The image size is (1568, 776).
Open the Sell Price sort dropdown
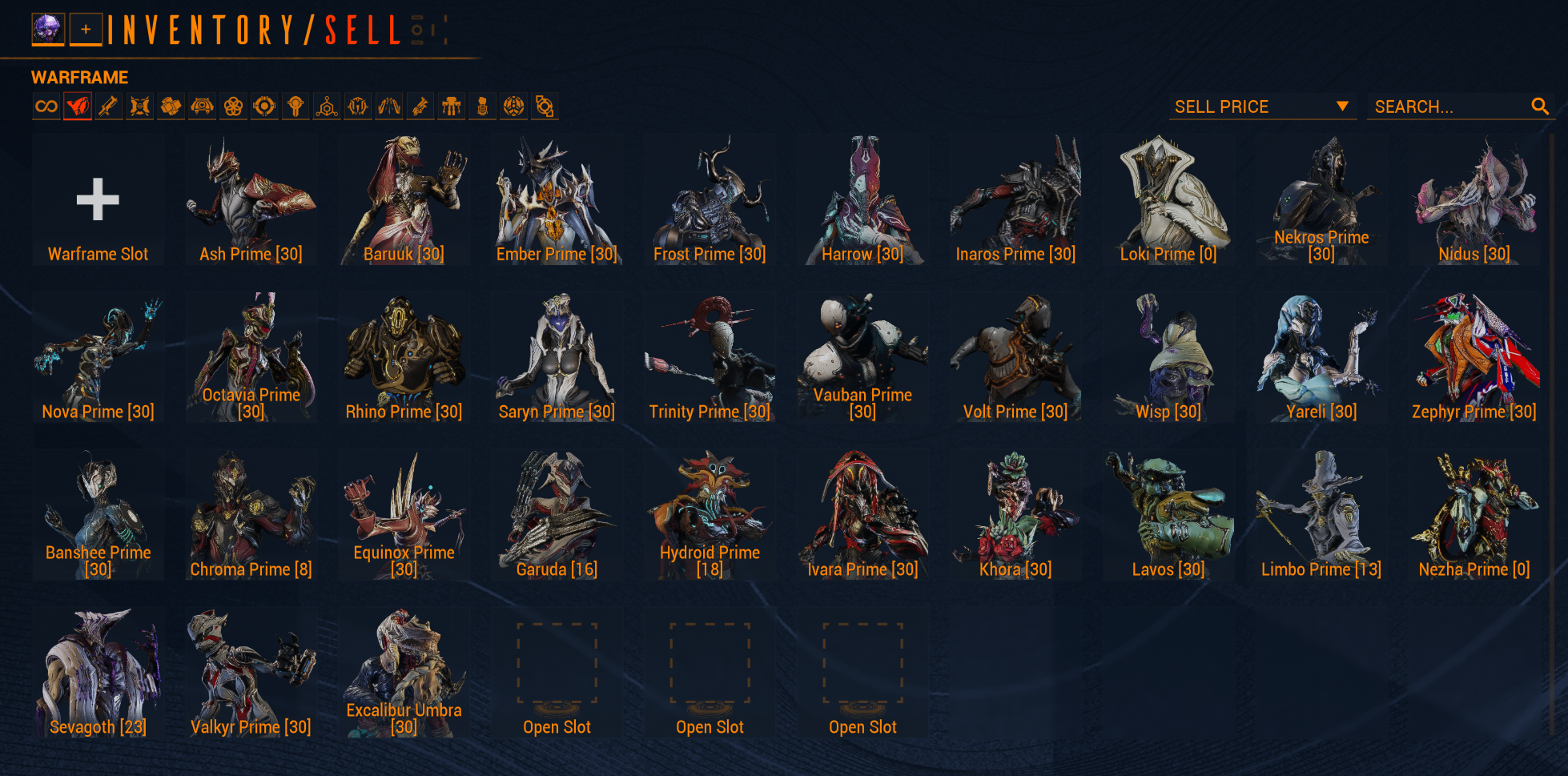(1261, 107)
